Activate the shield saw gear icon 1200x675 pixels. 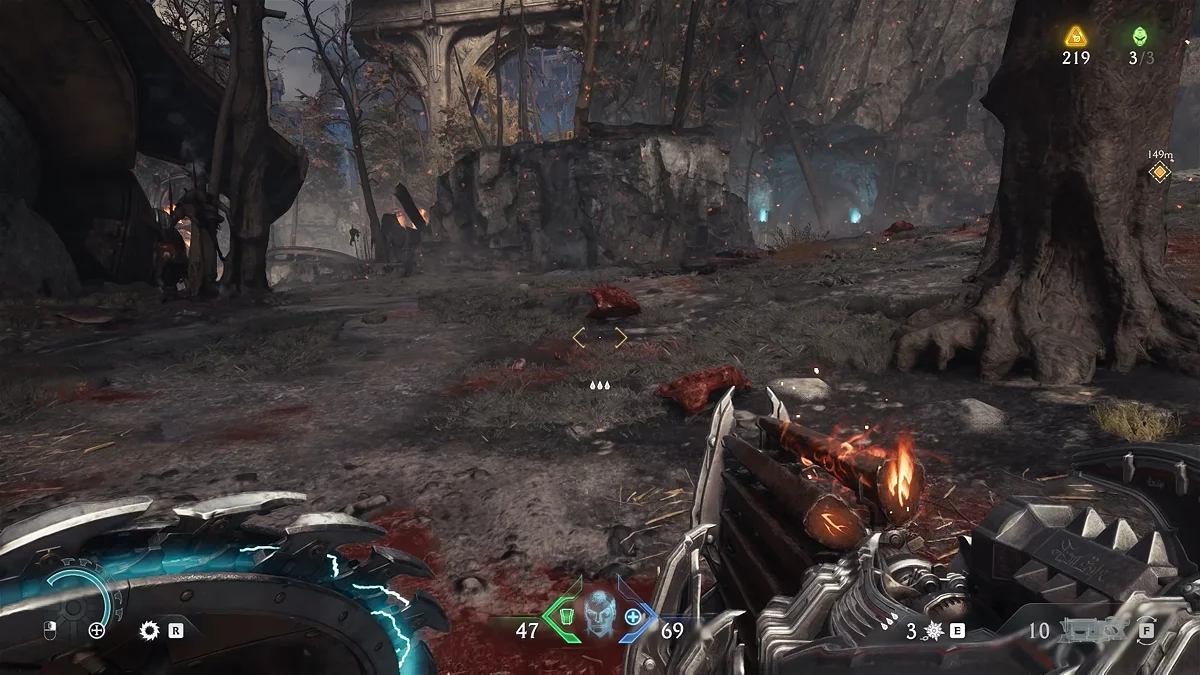coord(151,630)
